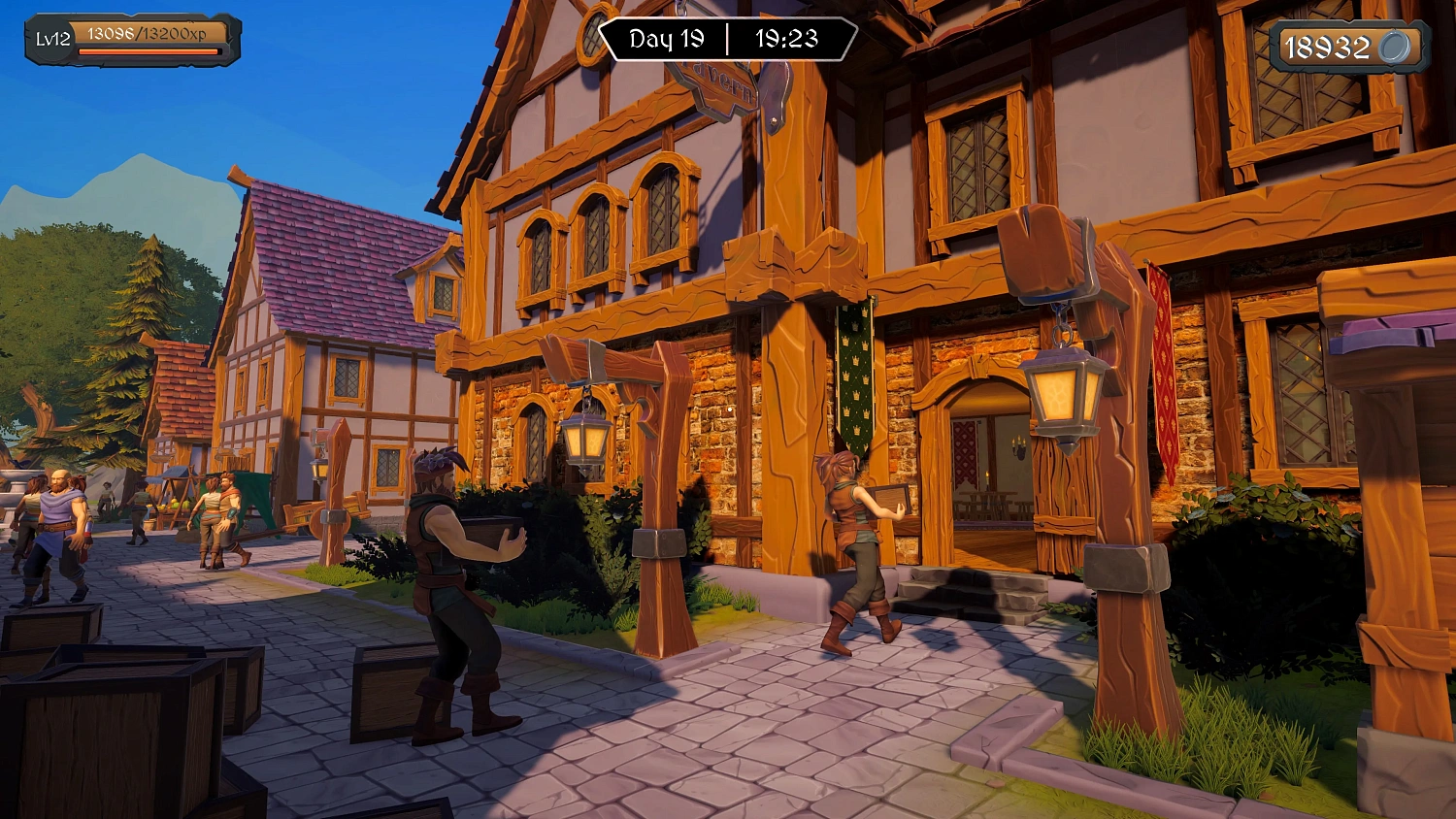Click the lantern beside the tavern entrance
1456x819 pixels.
[x=1063, y=388]
